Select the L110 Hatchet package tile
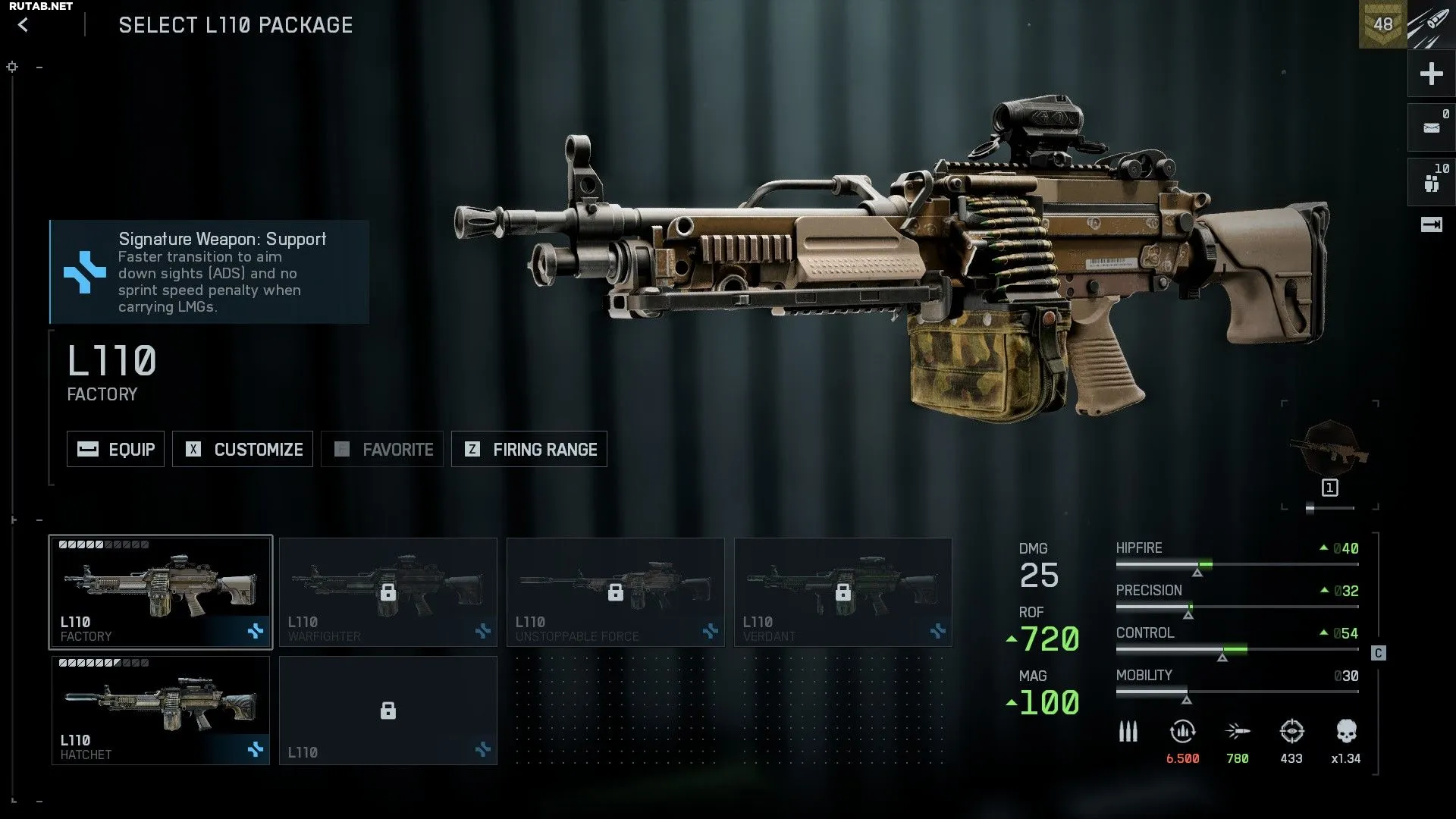This screenshot has height=819, width=1456. pos(161,711)
